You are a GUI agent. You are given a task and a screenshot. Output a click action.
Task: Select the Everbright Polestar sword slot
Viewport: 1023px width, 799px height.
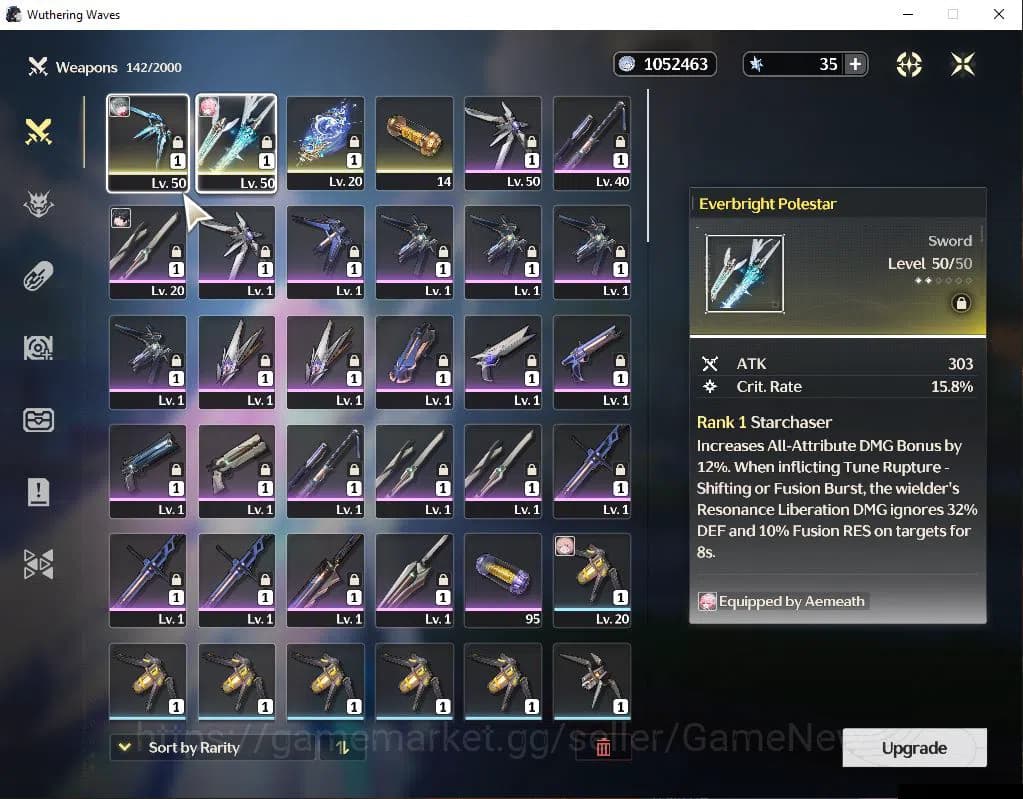[x=236, y=142]
